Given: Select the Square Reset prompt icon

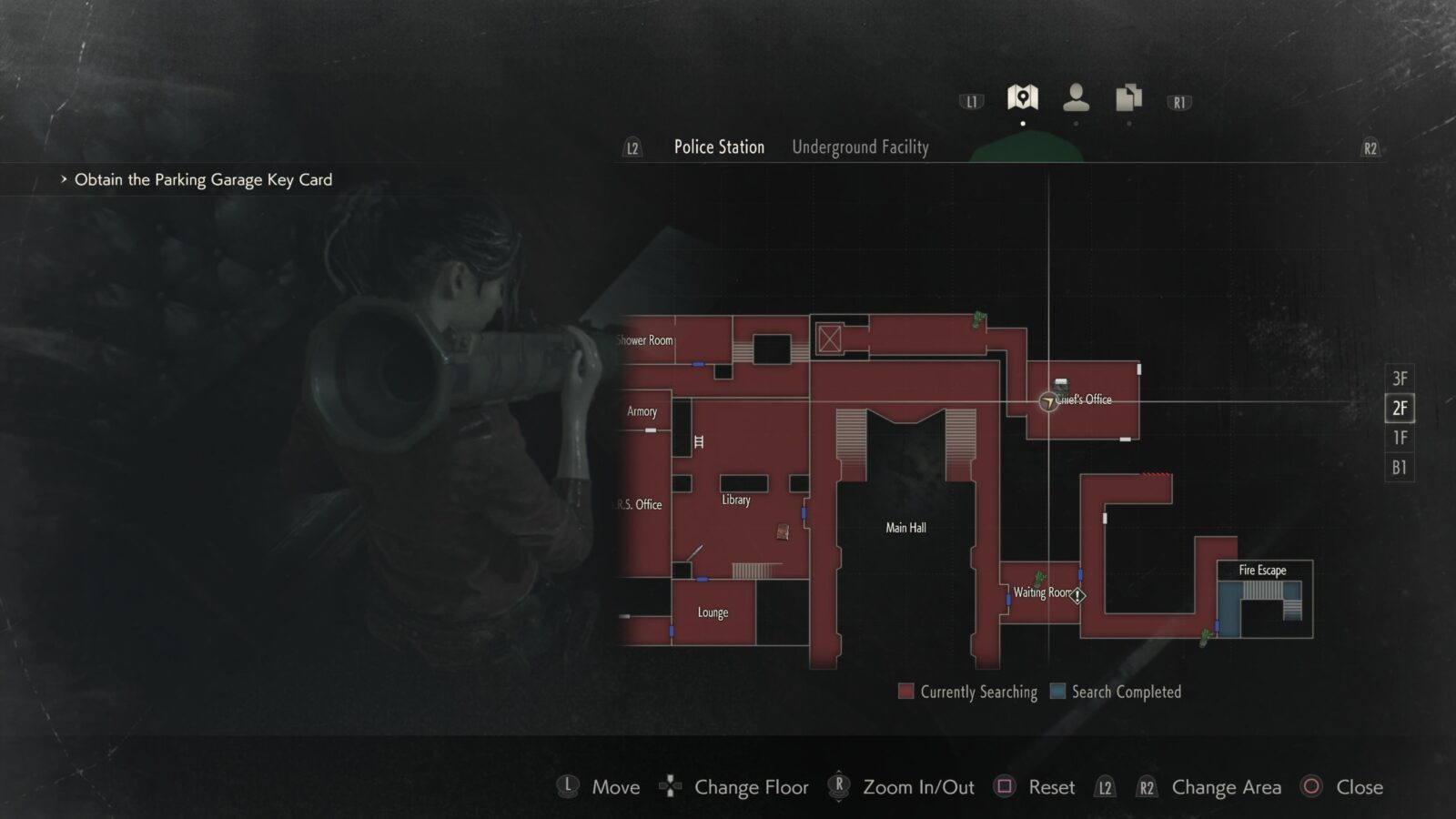Looking at the screenshot, I should point(1006,786).
